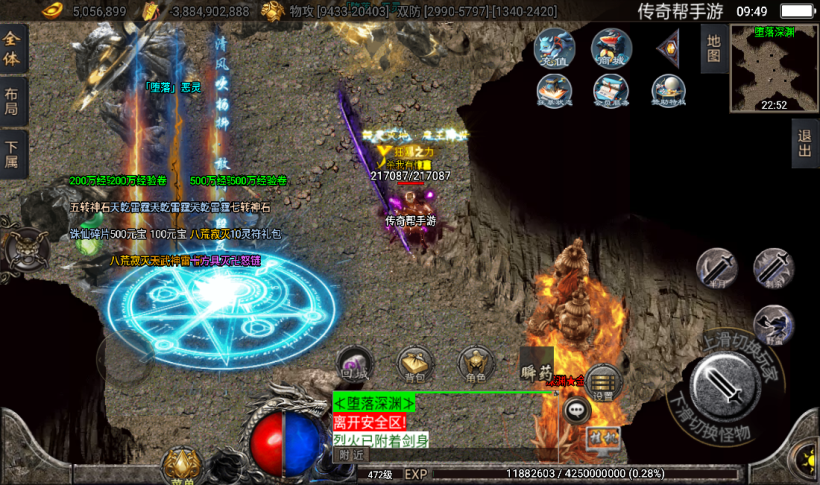Open the 地图 map button
This screenshot has width=820, height=485.
[x=713, y=47]
